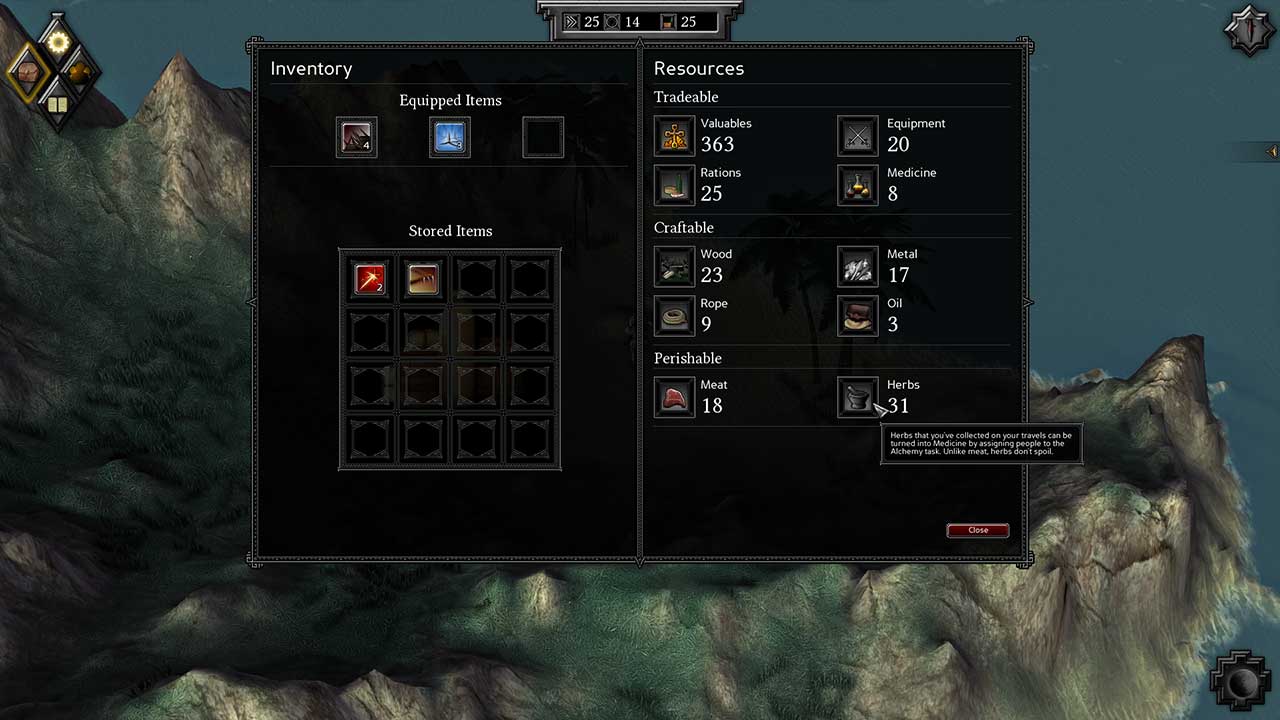
Task: Click the Herbs mortar icon
Action: (857, 397)
